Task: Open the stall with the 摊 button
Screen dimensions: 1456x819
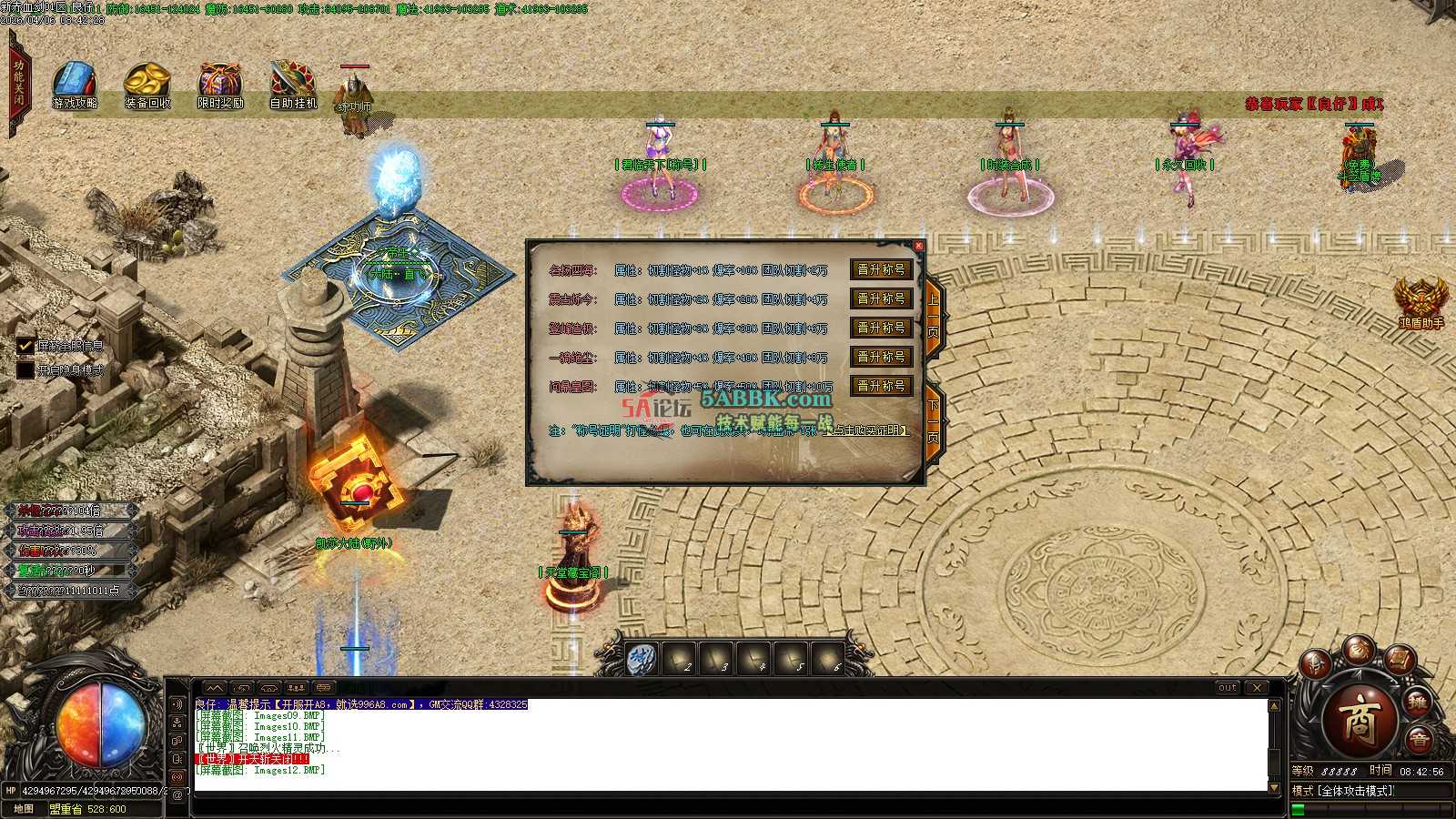Action: 1417,702
